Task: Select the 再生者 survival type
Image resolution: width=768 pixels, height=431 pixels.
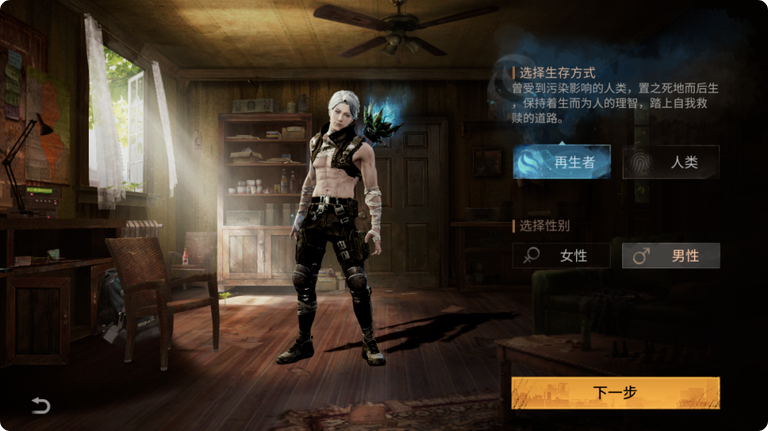Action: (x=561, y=161)
